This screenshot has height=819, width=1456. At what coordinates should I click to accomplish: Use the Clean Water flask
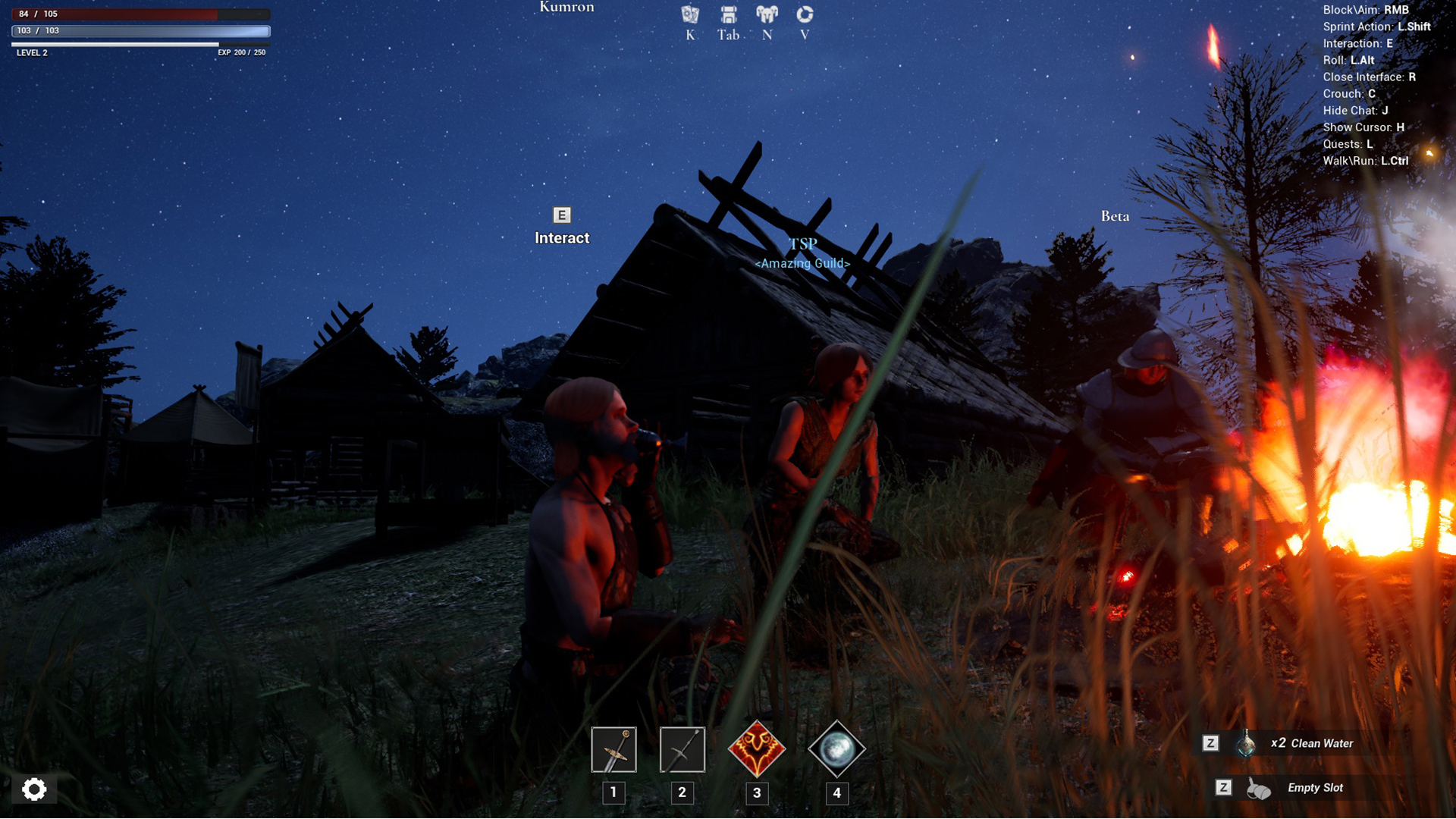1245,744
